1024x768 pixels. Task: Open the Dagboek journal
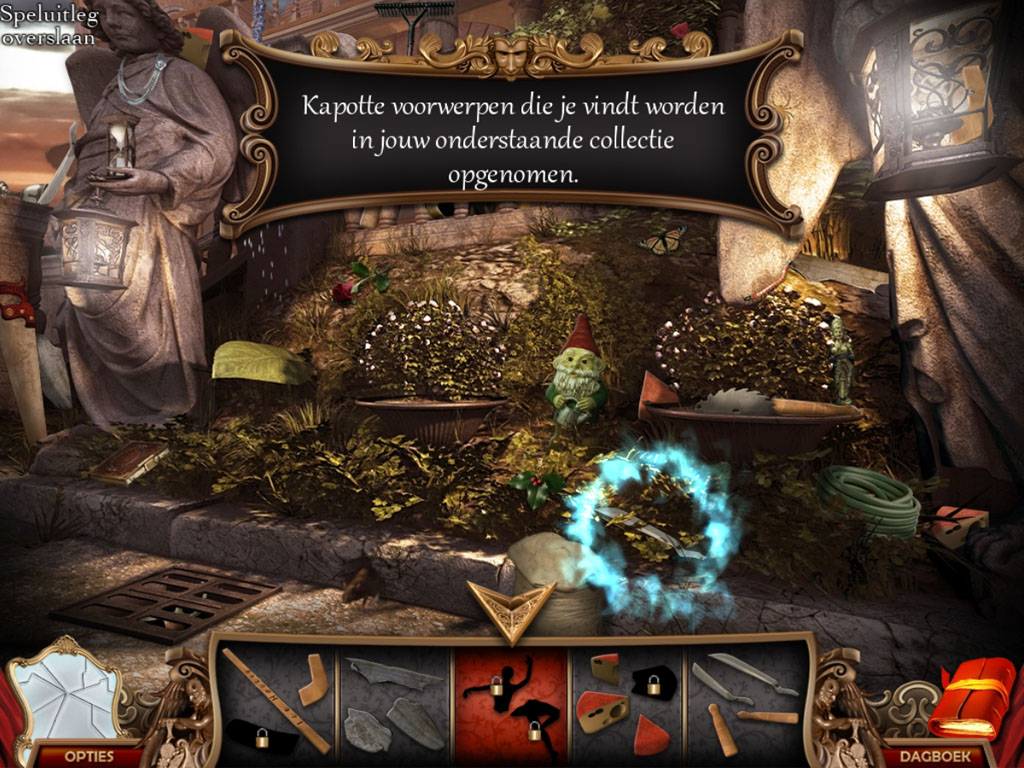coord(935,755)
